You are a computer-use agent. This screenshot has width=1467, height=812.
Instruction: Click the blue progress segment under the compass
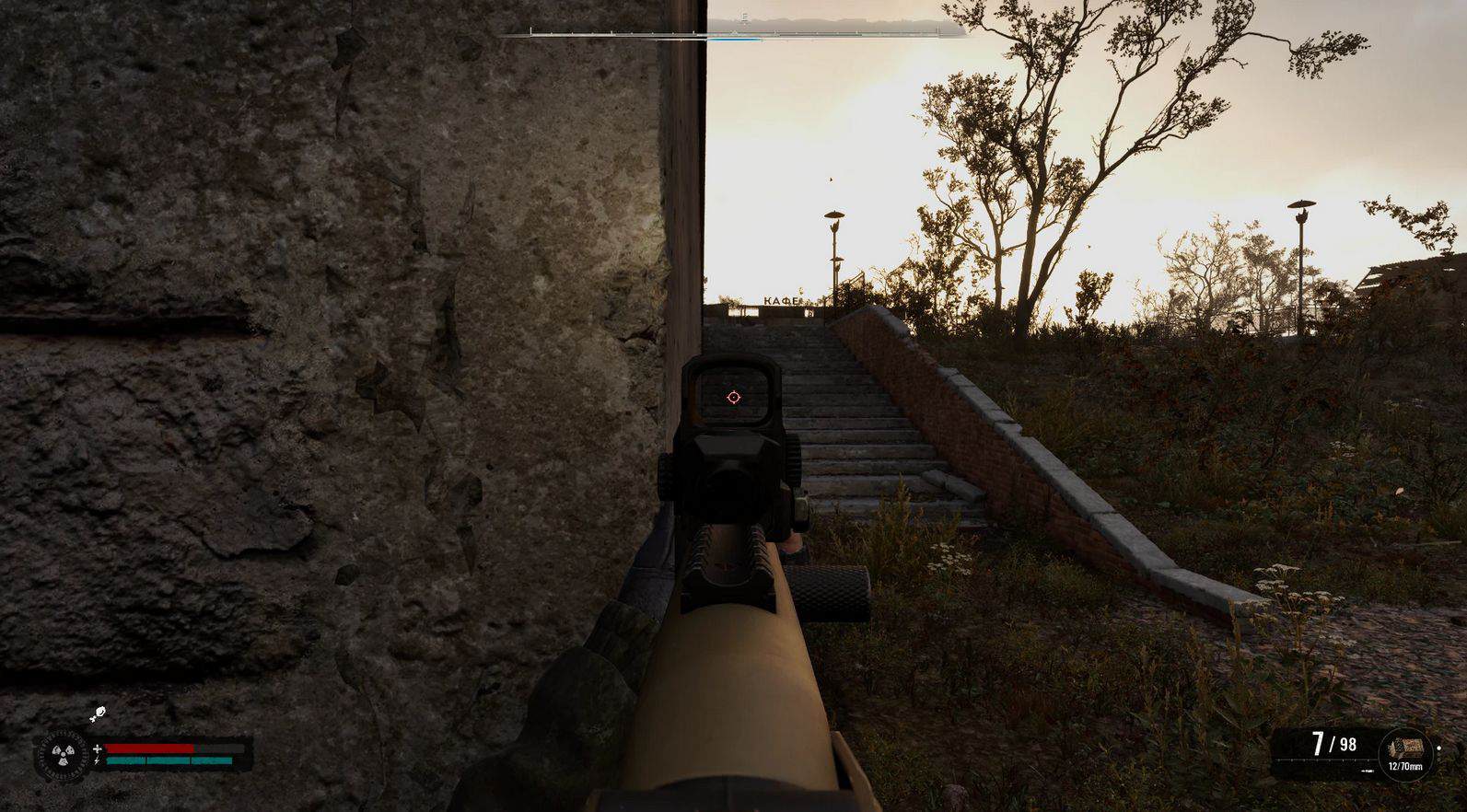pyautogui.click(x=735, y=38)
